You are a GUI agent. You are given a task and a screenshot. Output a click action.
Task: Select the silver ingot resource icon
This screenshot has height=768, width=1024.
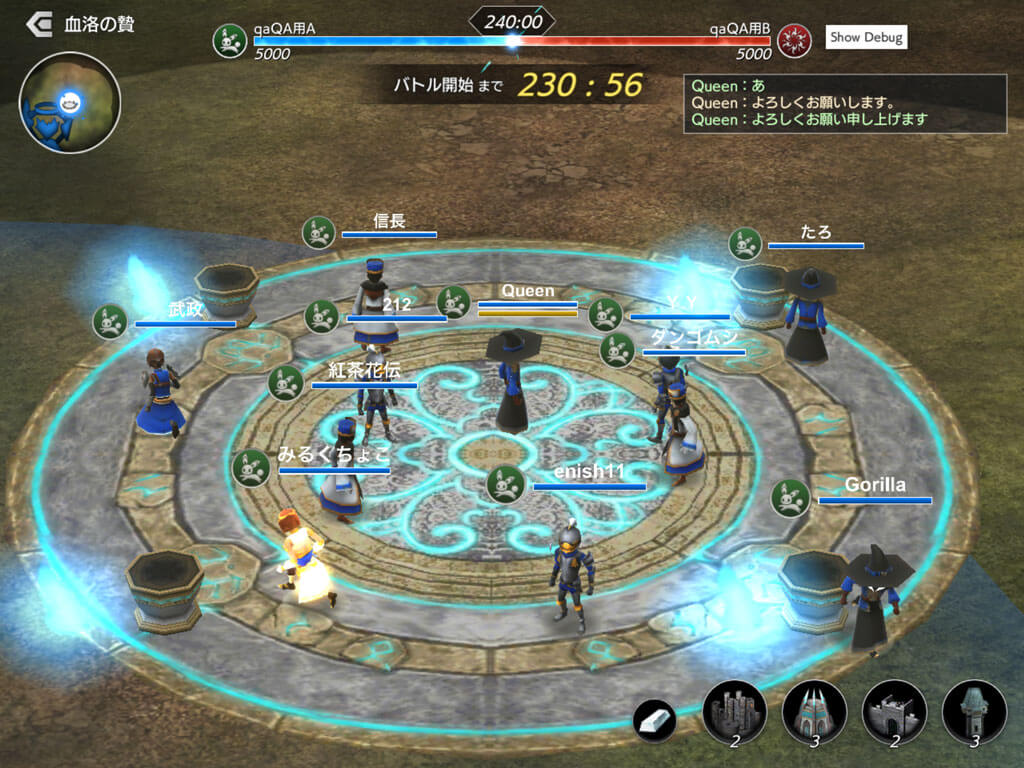(655, 720)
